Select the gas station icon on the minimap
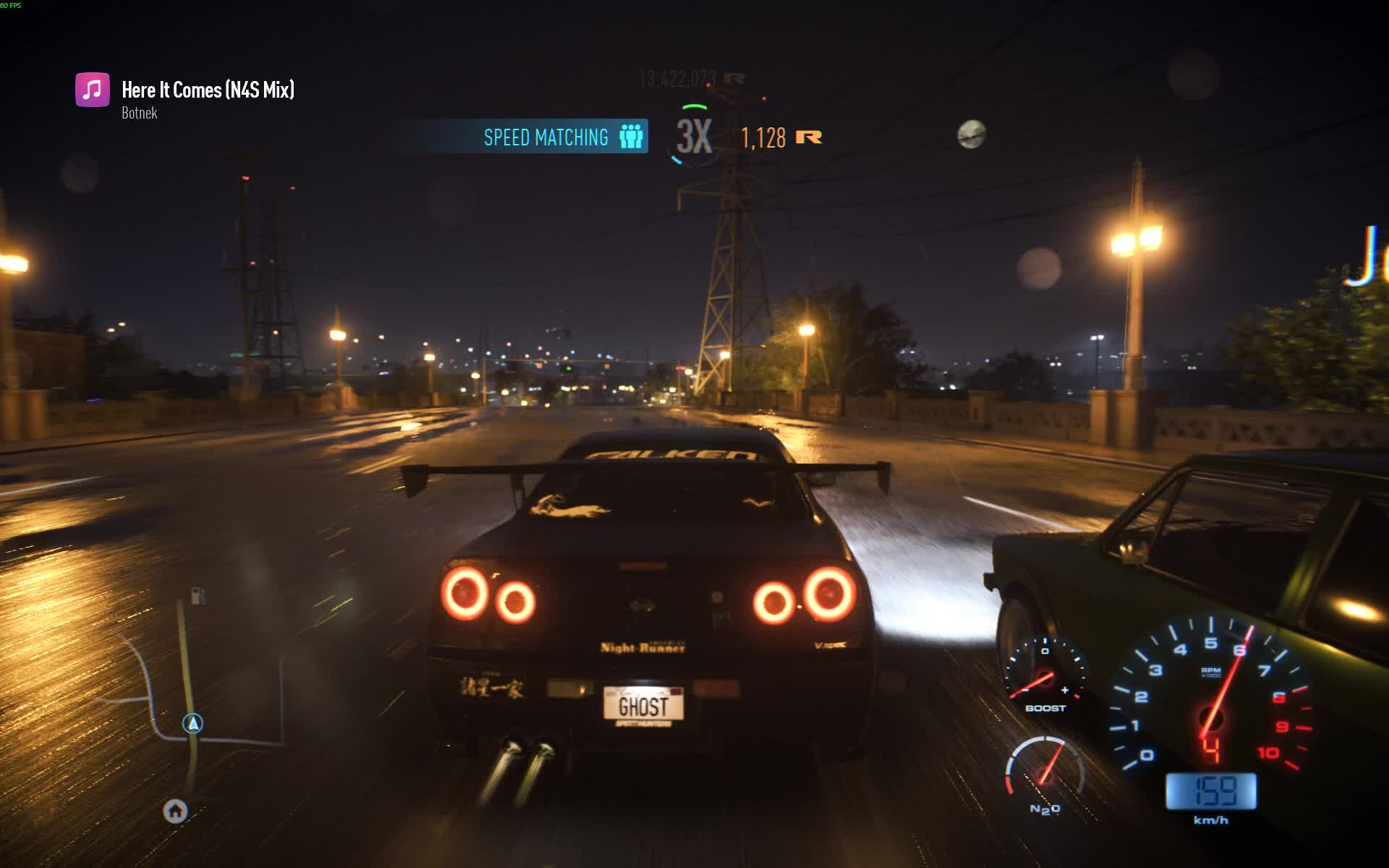The width and height of the screenshot is (1389, 868). [197, 593]
